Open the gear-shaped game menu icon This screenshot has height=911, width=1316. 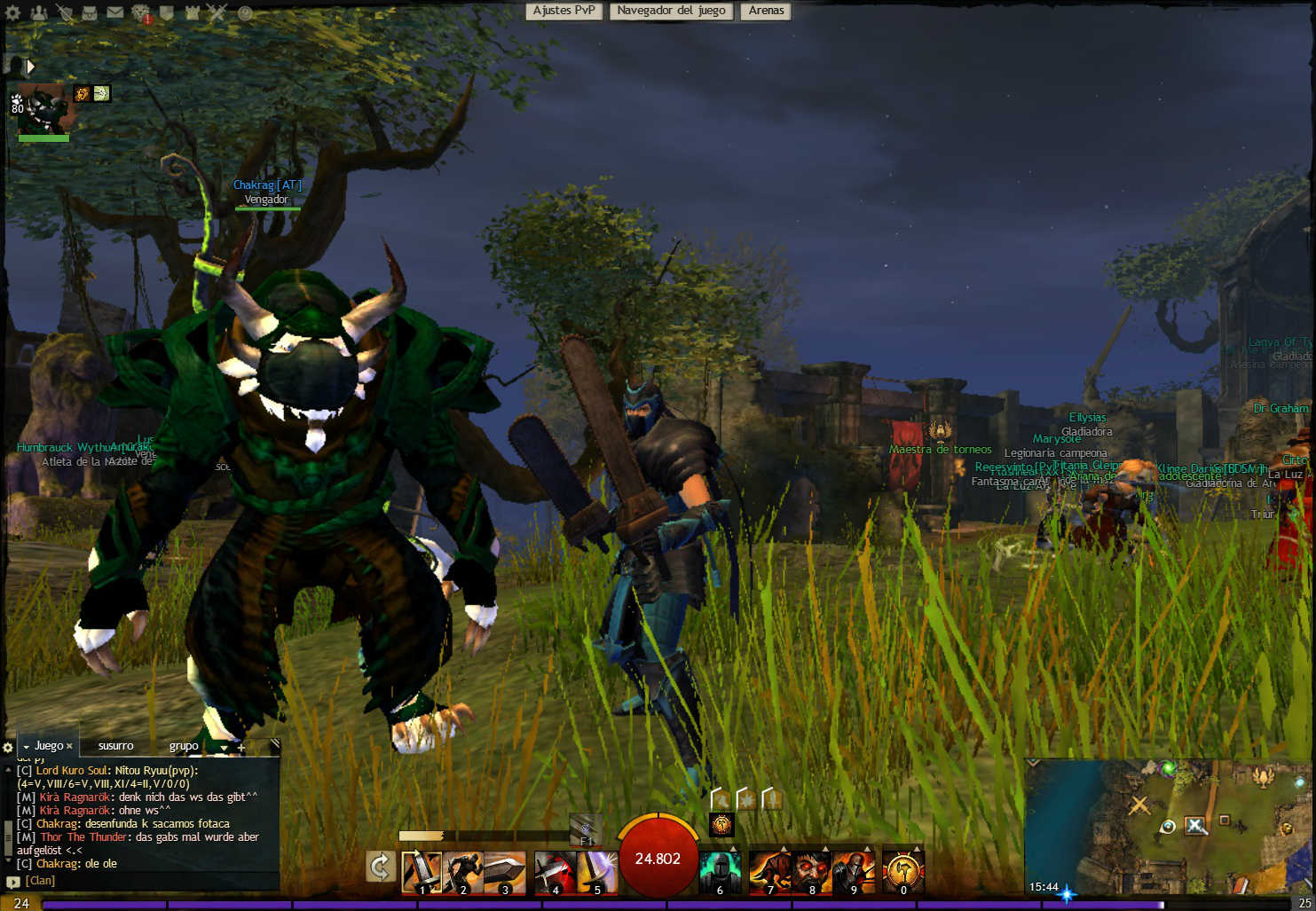(x=12, y=13)
